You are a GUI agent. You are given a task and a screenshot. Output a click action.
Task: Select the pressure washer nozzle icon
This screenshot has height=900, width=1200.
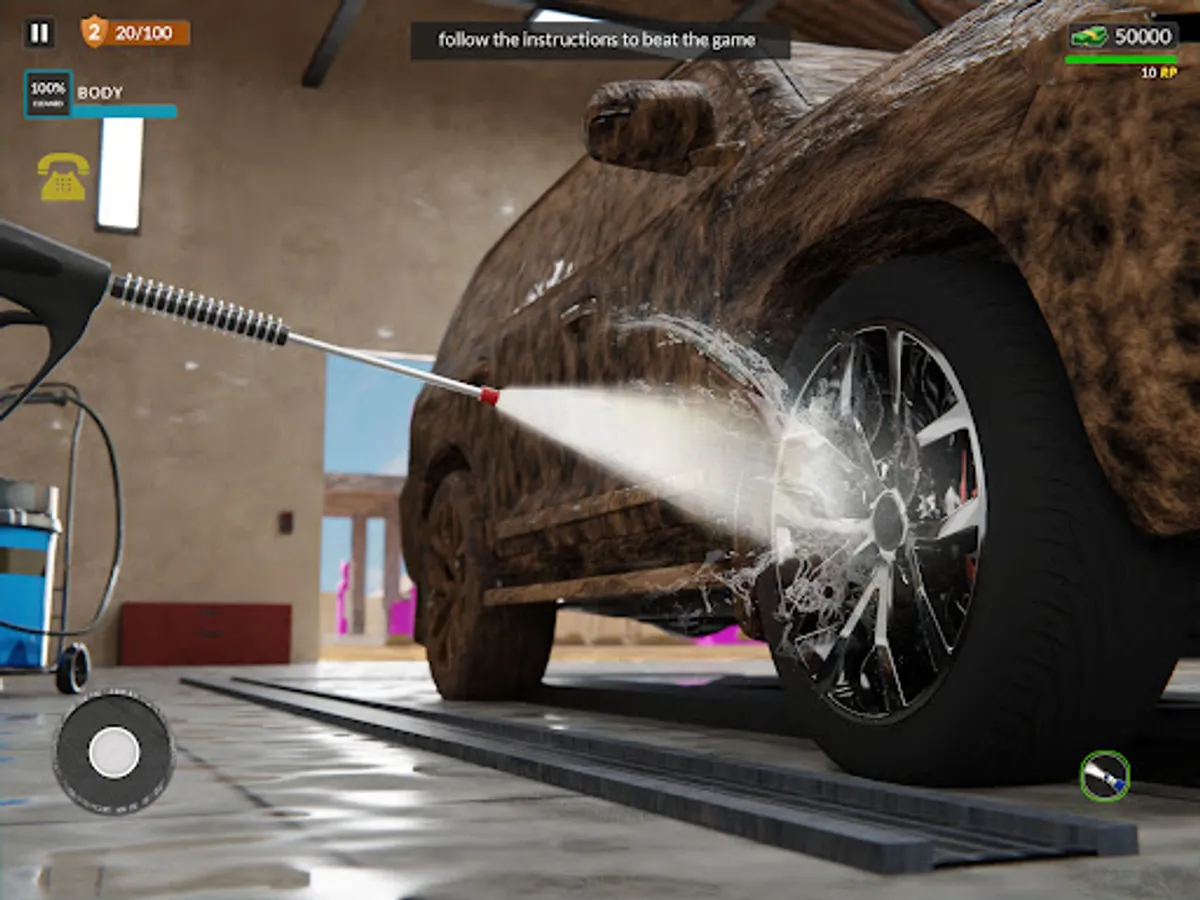1105,775
